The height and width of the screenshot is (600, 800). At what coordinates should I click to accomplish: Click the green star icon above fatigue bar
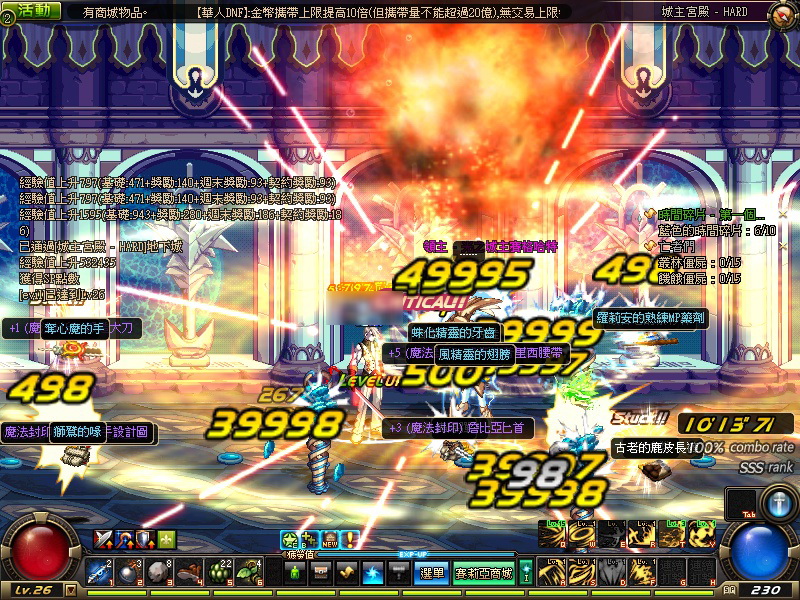[x=288, y=539]
